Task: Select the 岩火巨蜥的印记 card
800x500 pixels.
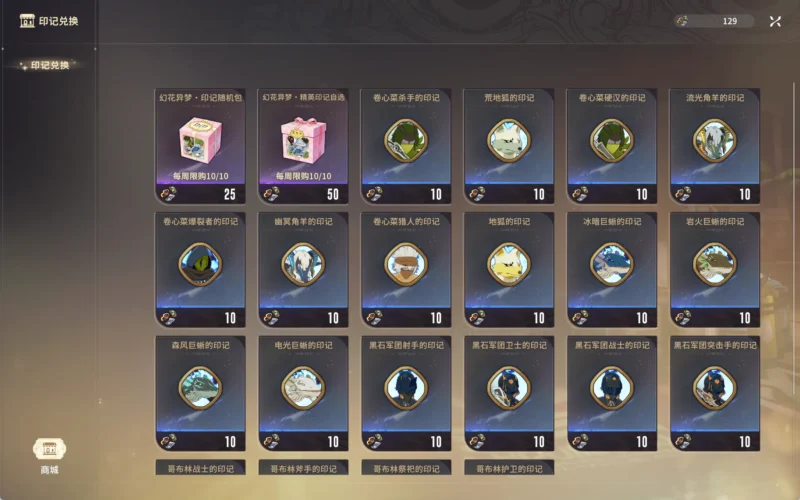Action: [715, 267]
